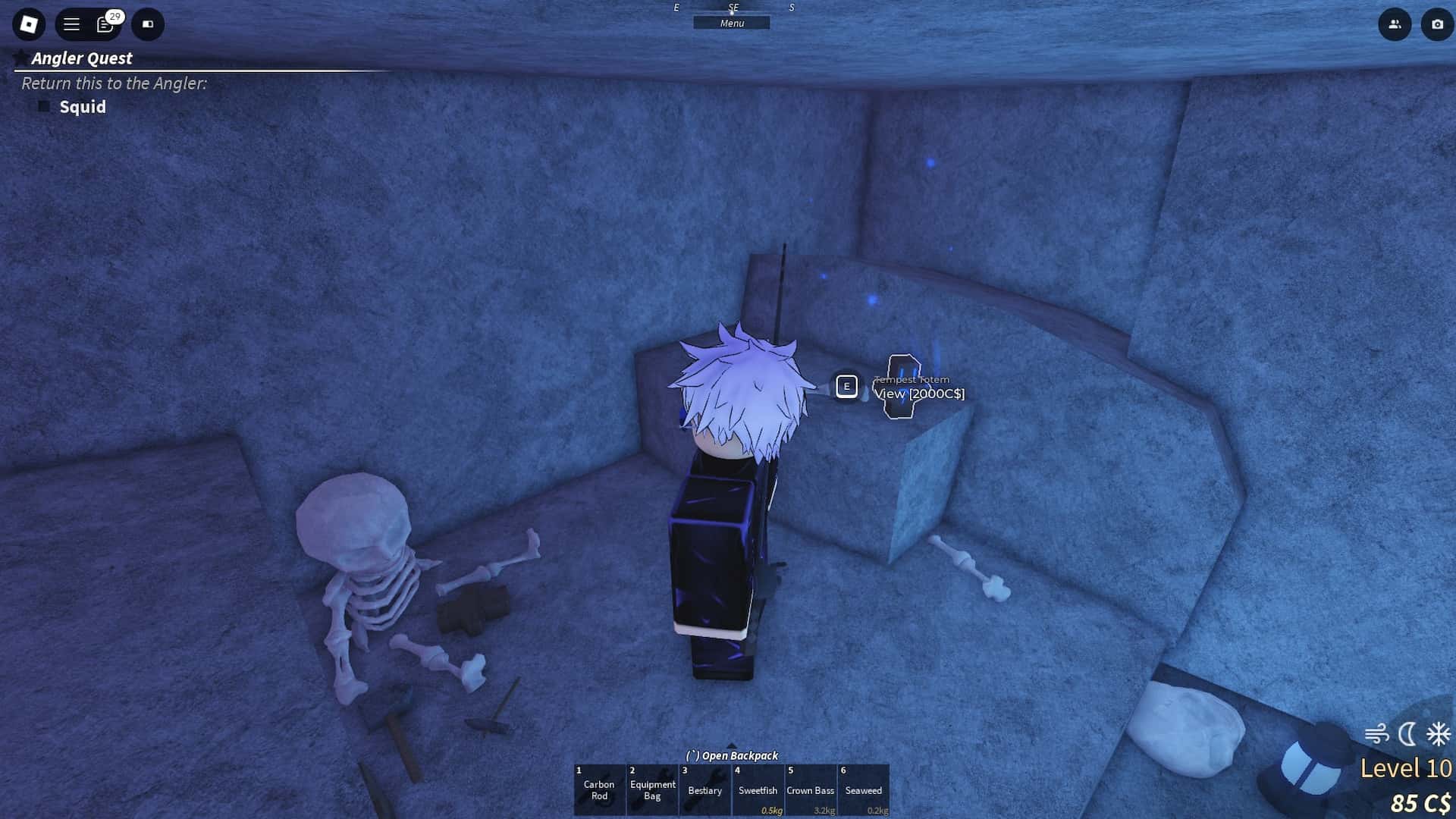Open the screenshot camera tool

(x=1438, y=25)
